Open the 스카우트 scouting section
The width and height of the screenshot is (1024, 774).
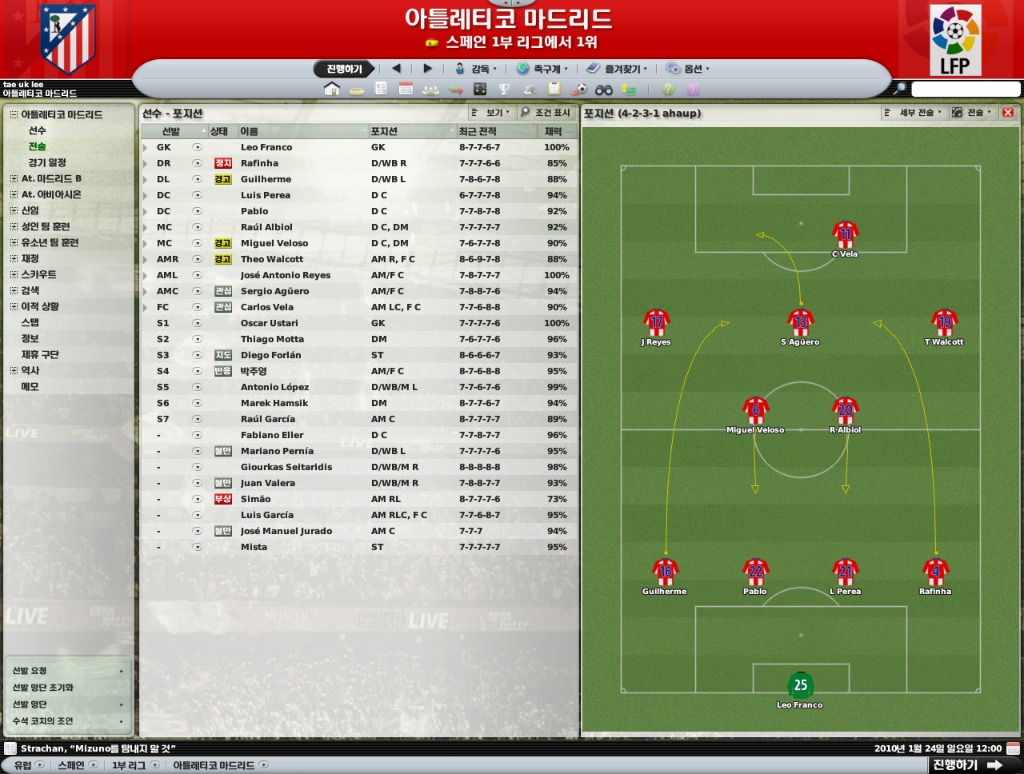[x=39, y=275]
